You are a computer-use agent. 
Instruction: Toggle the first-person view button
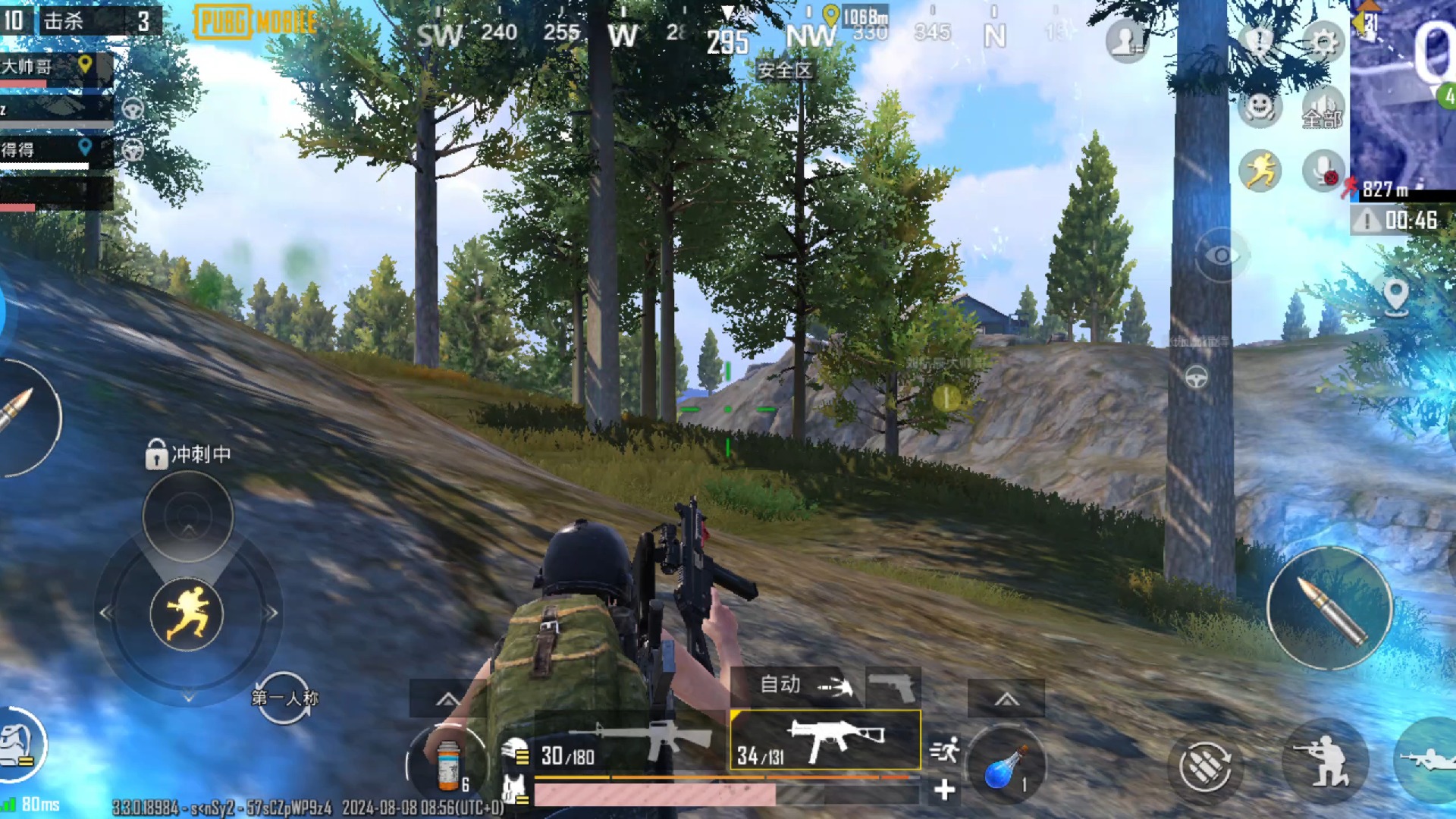point(284,698)
